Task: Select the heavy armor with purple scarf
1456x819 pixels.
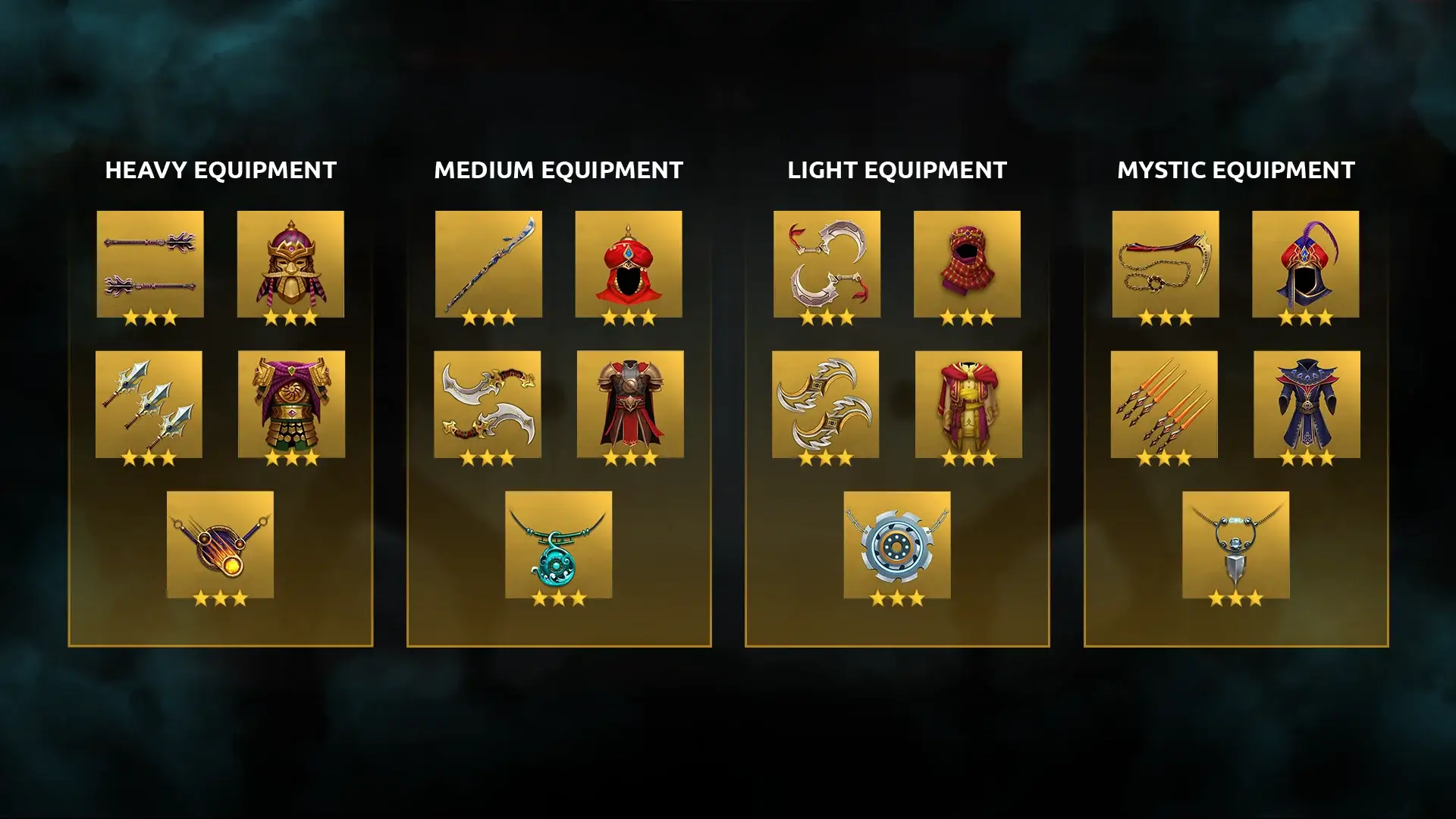Action: point(291,404)
